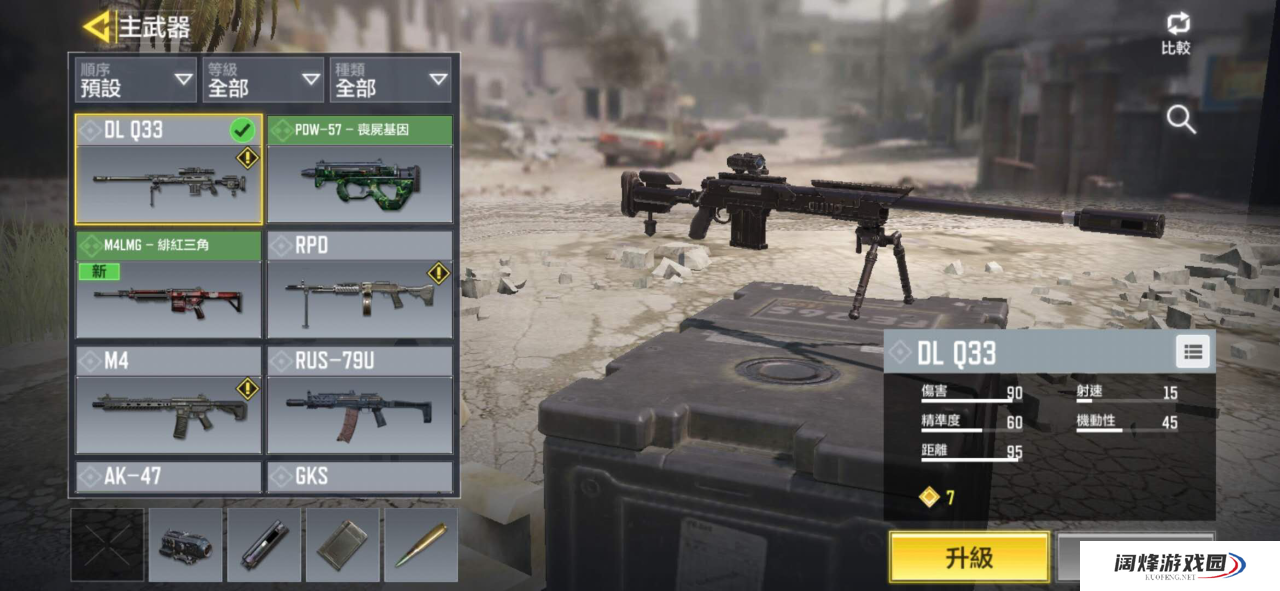Select the magazine attachment slot

pyautogui.click(x=343, y=545)
